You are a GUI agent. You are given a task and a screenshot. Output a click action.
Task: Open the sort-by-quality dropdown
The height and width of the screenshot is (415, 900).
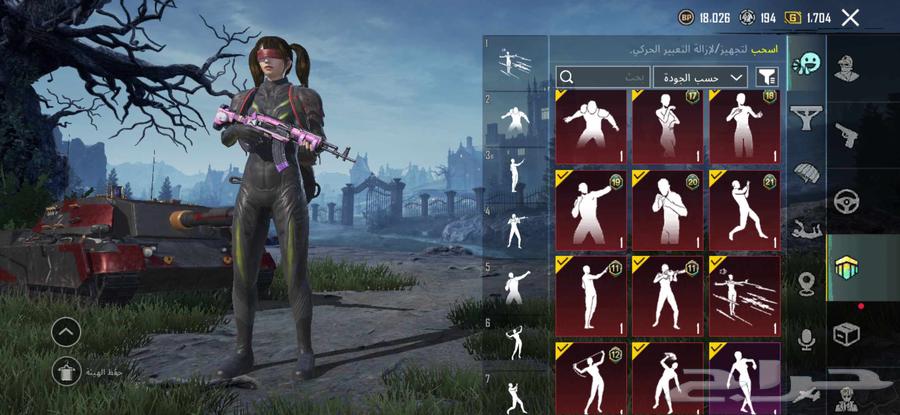700,77
